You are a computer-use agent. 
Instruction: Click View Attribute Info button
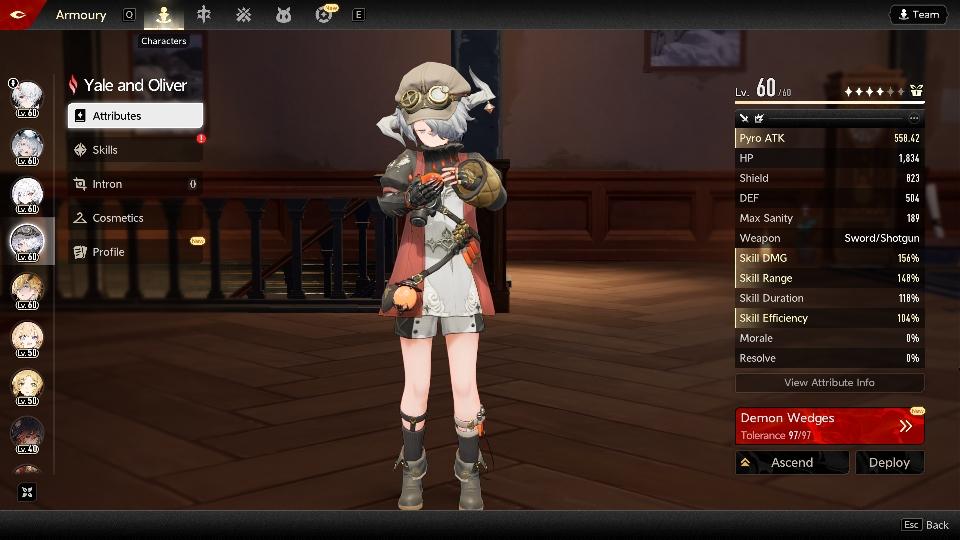pyautogui.click(x=829, y=382)
